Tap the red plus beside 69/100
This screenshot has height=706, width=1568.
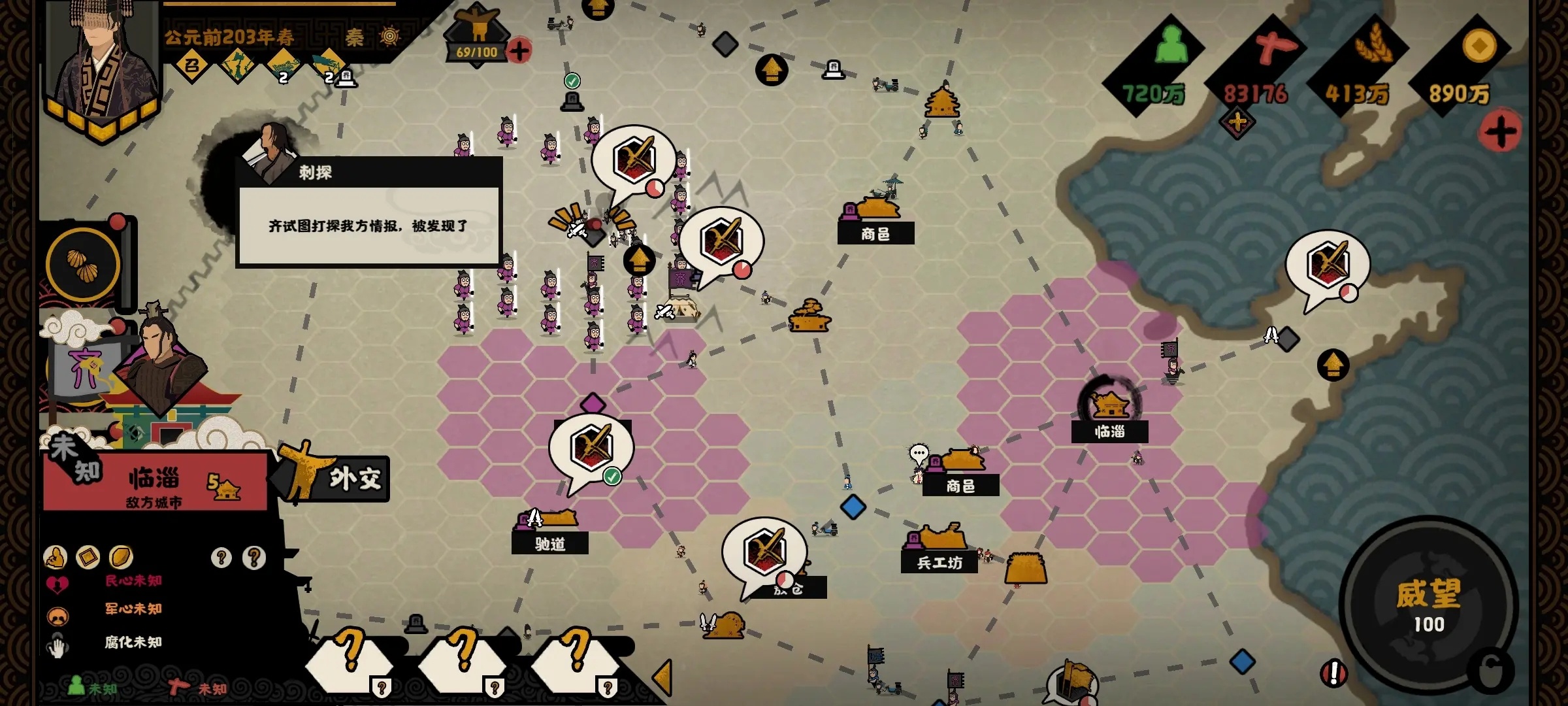click(x=519, y=51)
